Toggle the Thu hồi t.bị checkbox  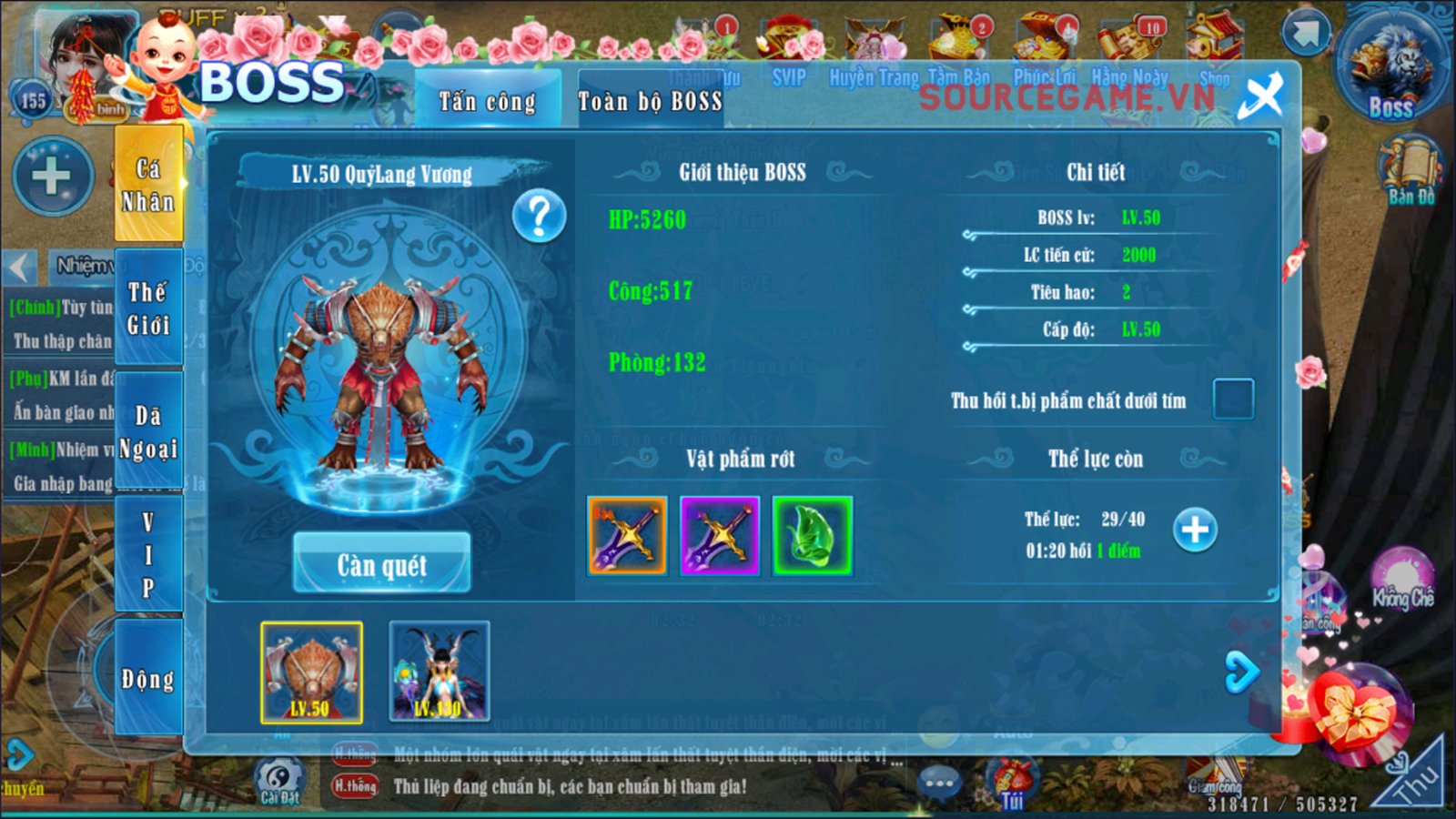(1233, 399)
